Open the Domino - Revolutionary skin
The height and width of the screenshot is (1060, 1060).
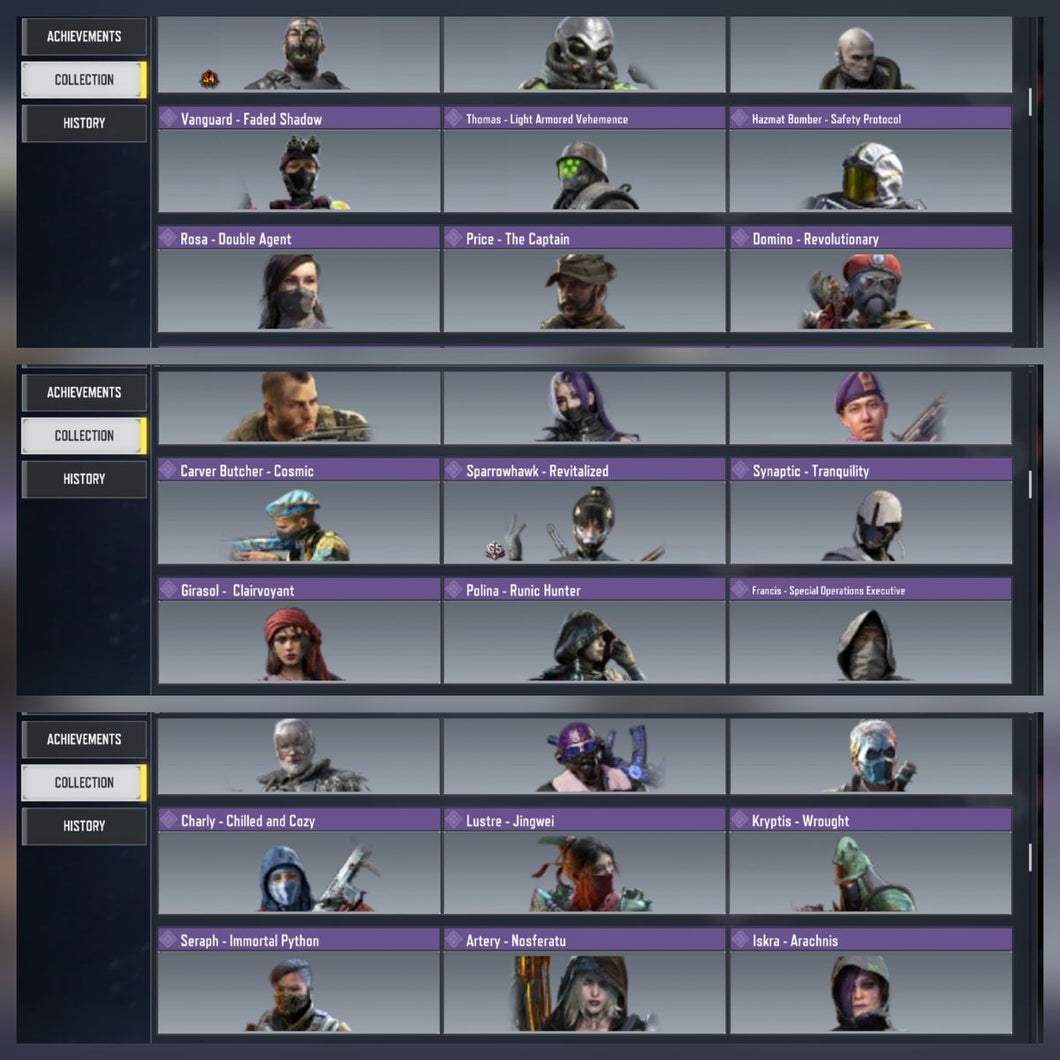(870, 290)
